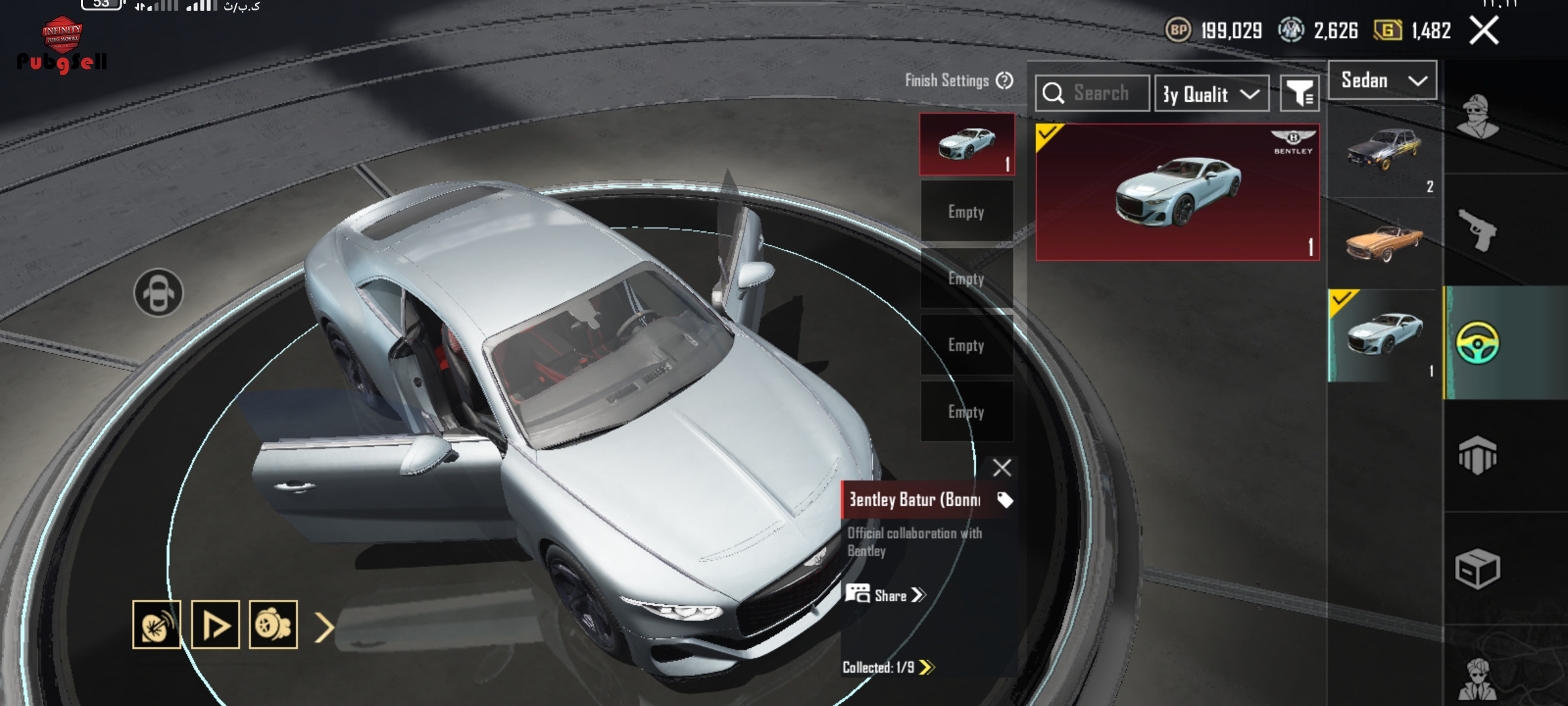Select the large Bentley Batur card
This screenshot has height=706, width=1568.
coord(1177,192)
